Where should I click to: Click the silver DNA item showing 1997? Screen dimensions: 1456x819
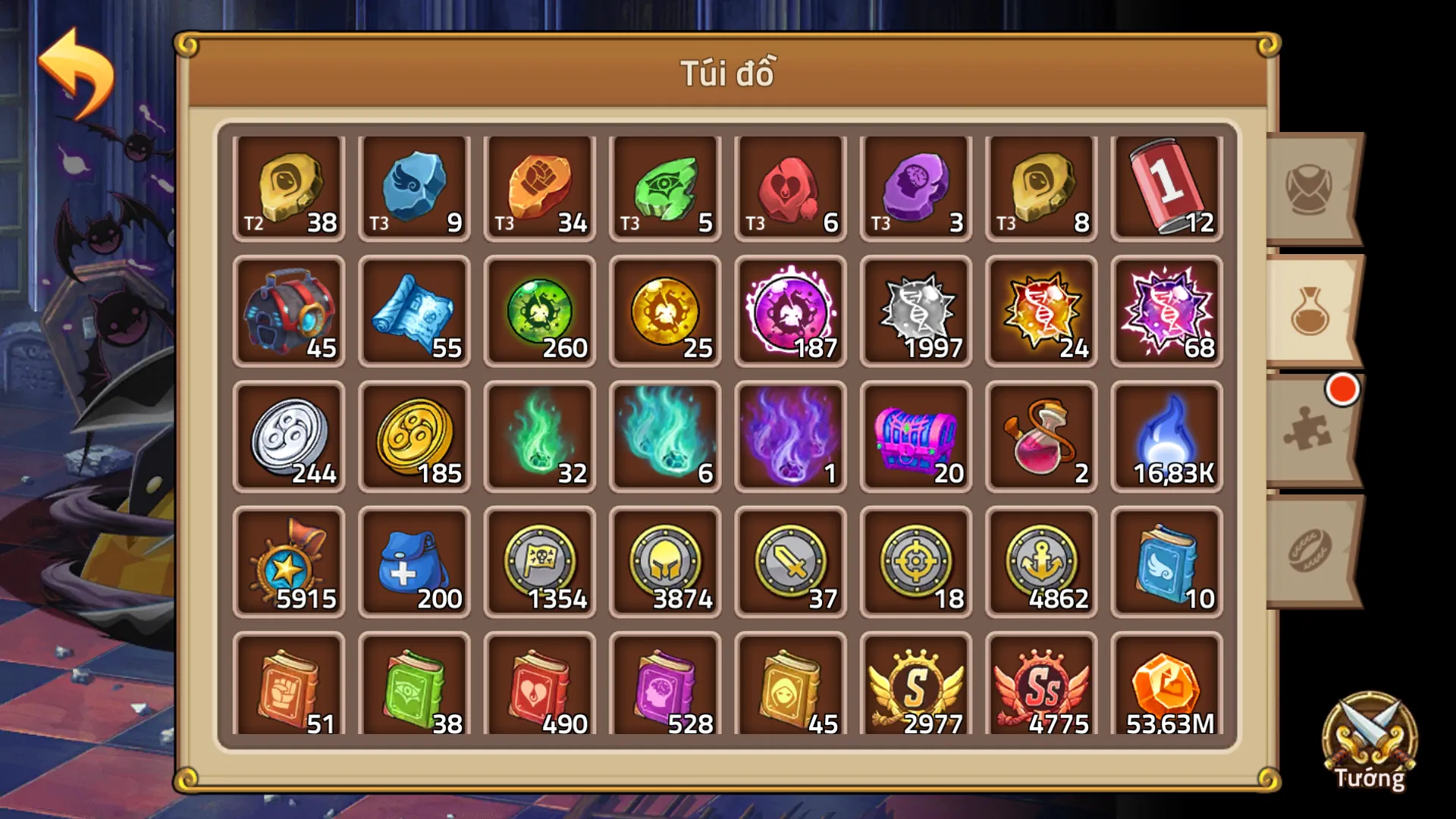pos(915,312)
